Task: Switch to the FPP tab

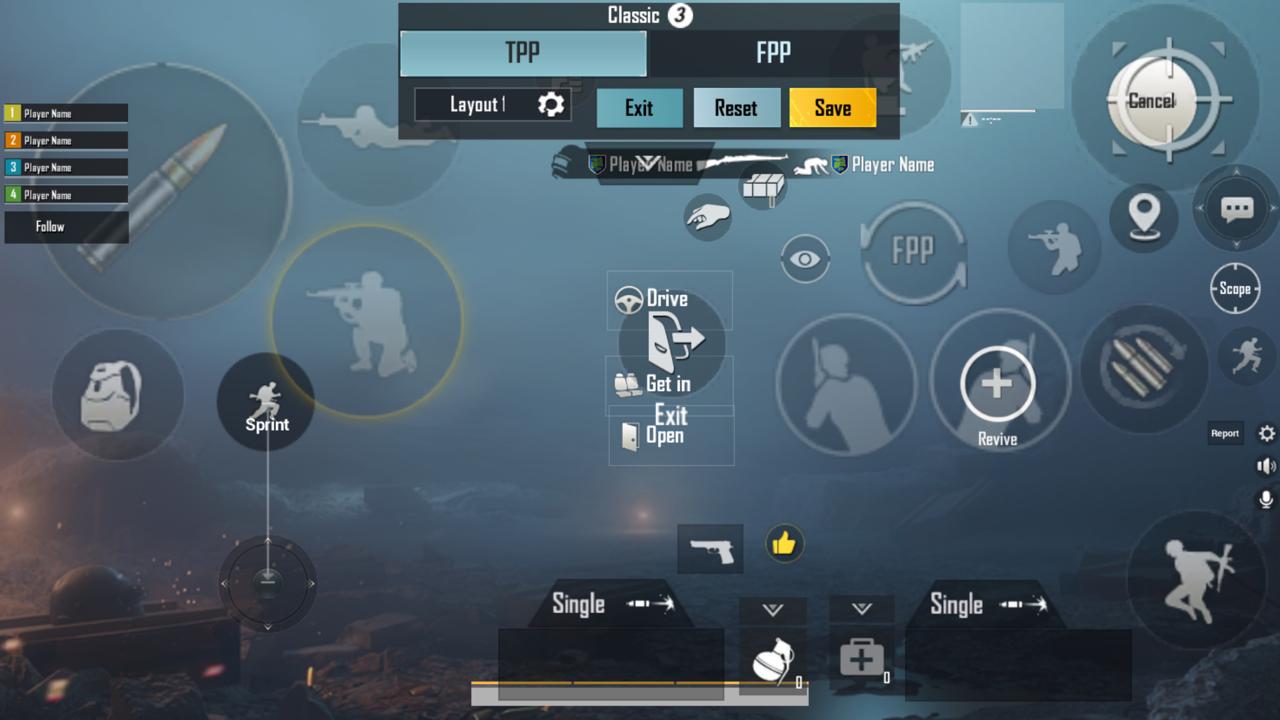Action: pyautogui.click(x=773, y=53)
